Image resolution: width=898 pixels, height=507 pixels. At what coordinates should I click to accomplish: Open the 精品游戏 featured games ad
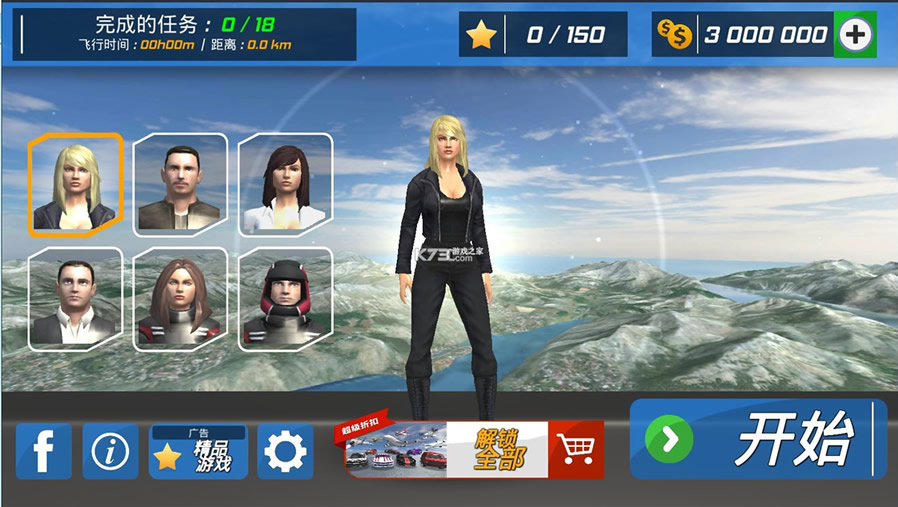(198, 452)
